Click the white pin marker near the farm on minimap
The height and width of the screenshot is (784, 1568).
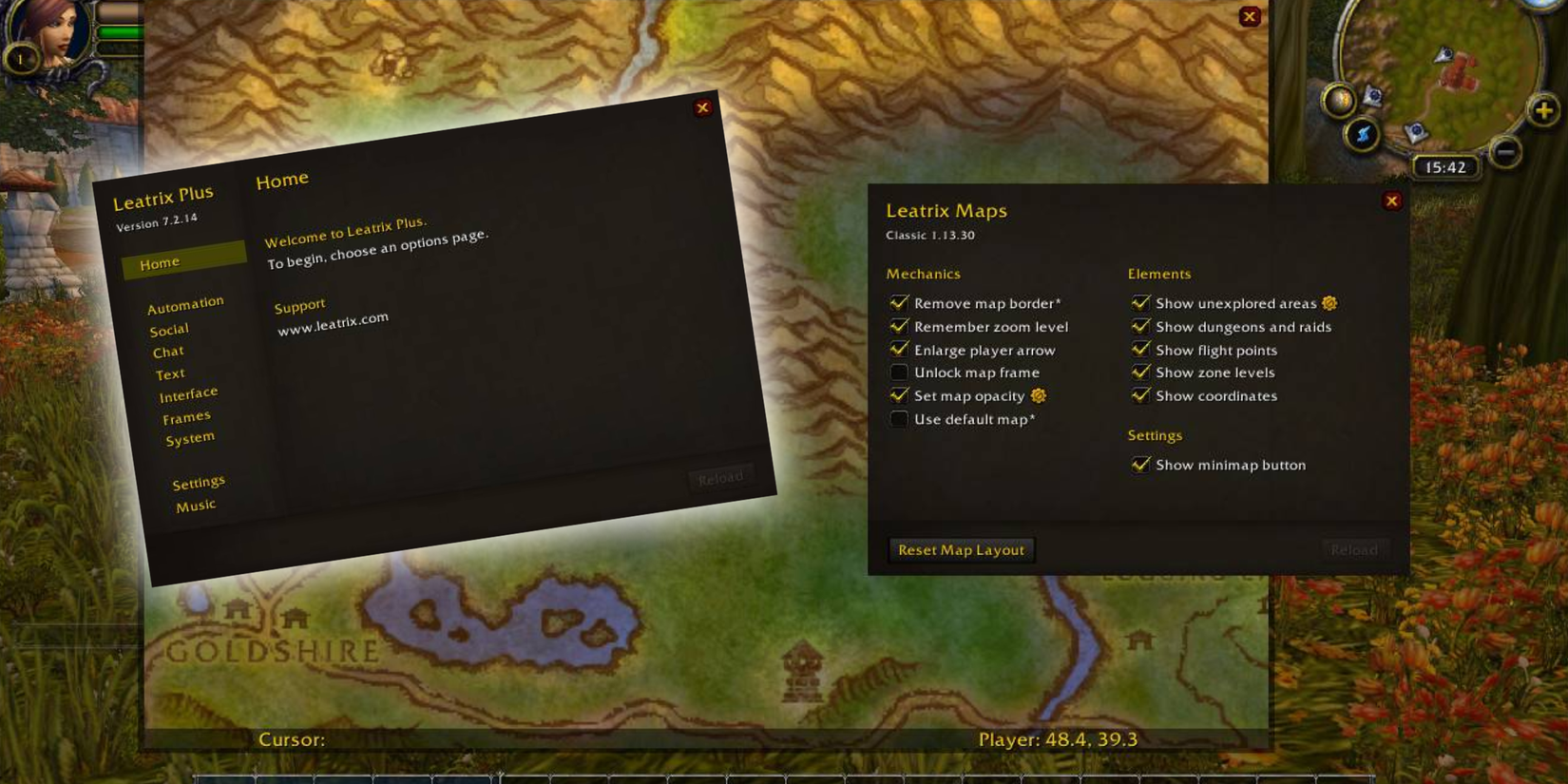(1444, 55)
